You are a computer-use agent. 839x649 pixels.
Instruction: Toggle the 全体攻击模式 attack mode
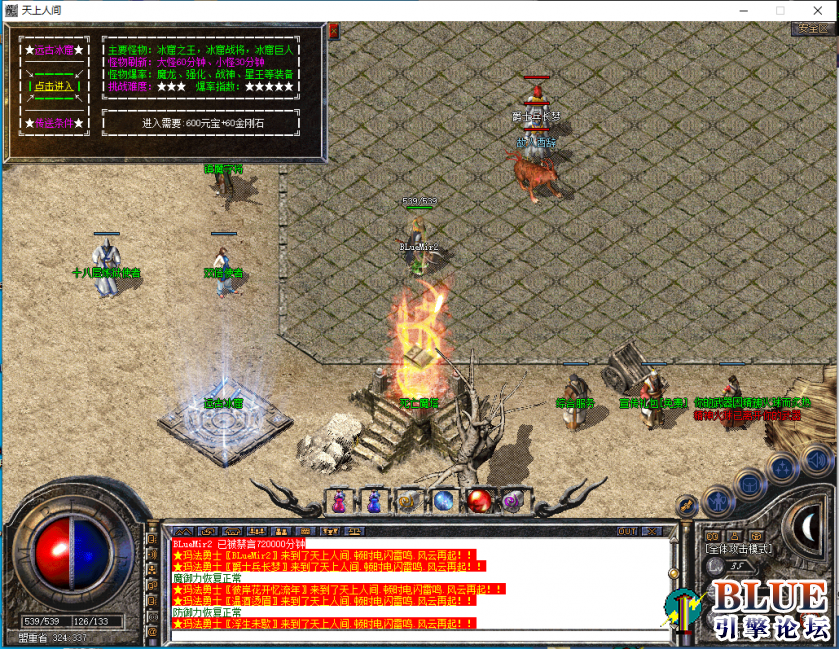(x=736, y=549)
